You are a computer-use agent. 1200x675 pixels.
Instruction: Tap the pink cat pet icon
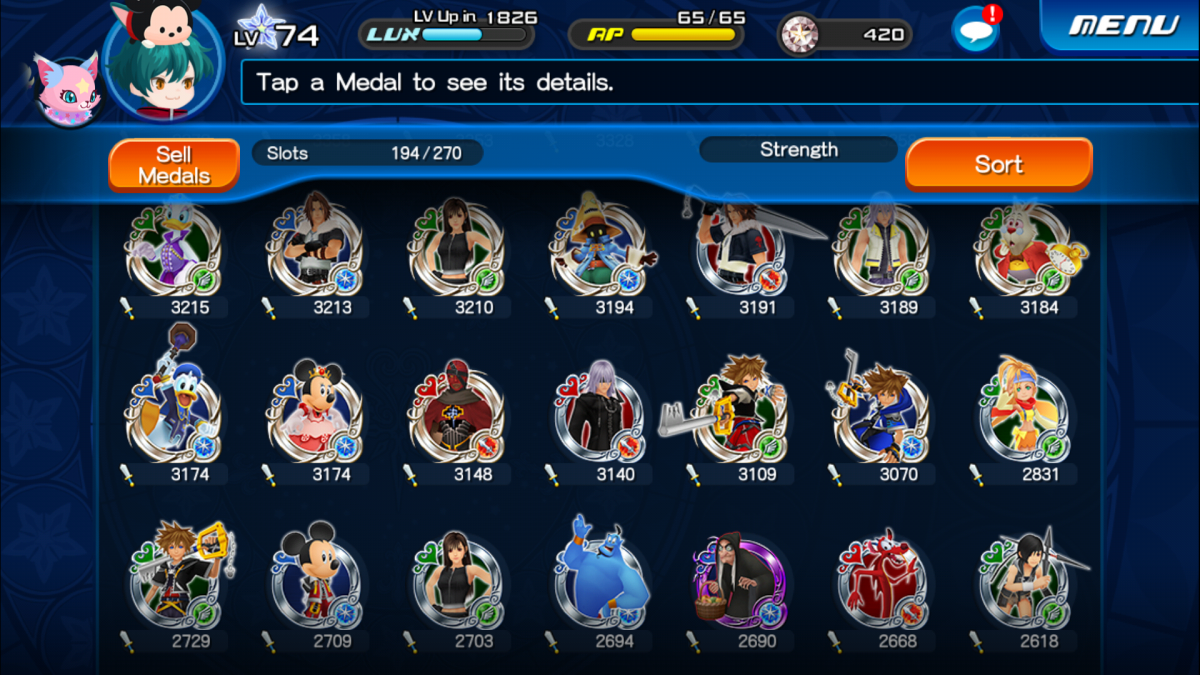pyautogui.click(x=64, y=88)
